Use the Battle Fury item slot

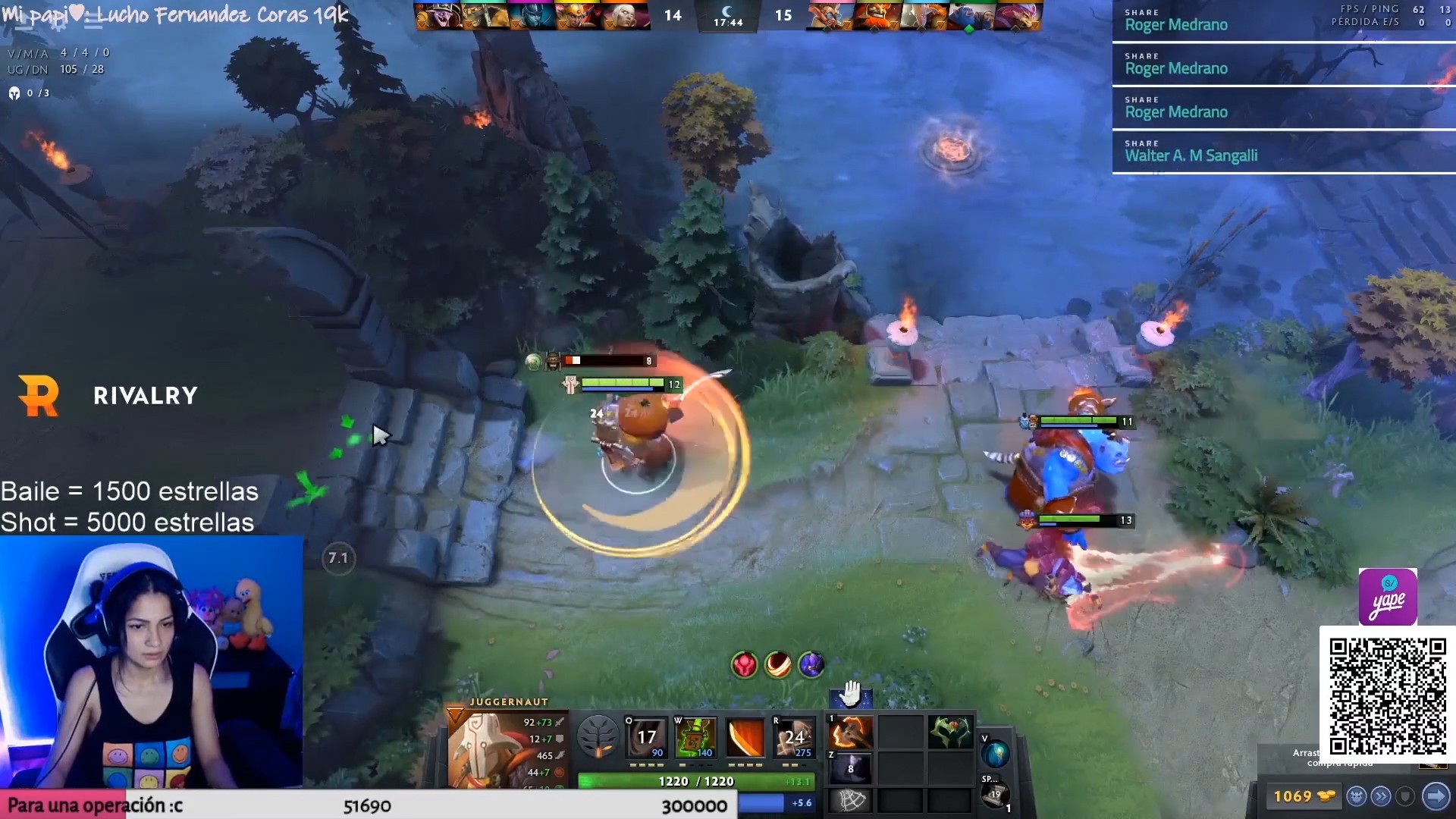point(851,733)
